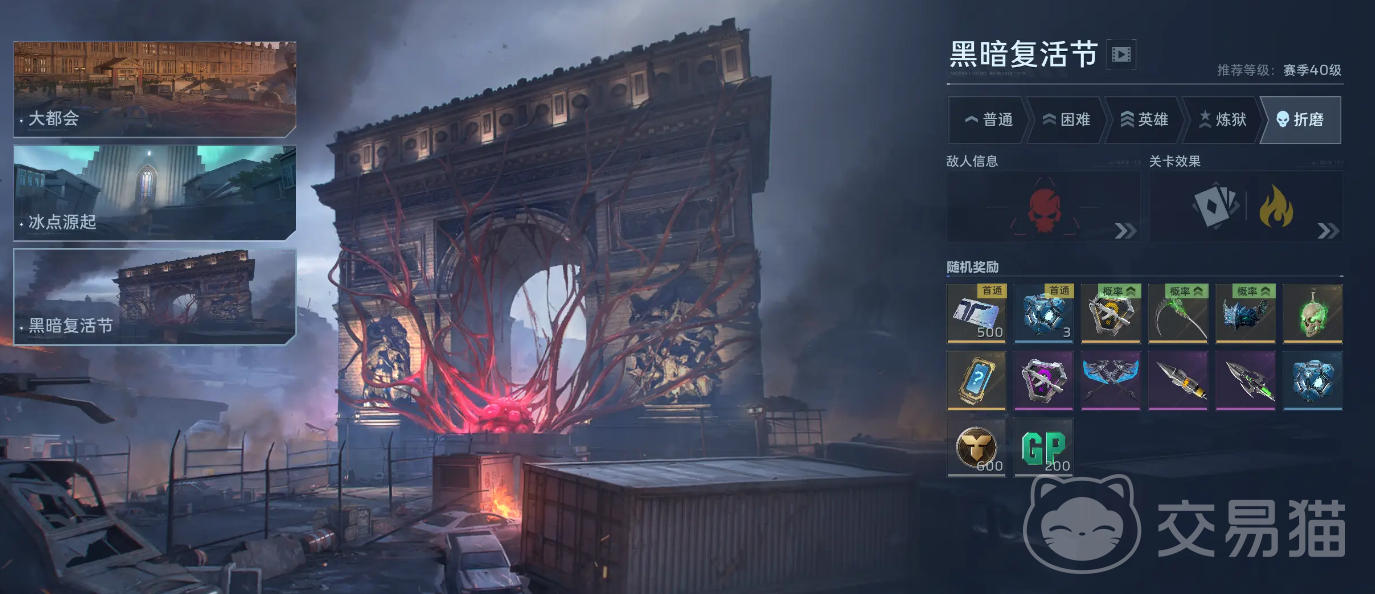The height and width of the screenshot is (594, 1375).
Task: Select the 折磨 difficulty tab
Action: coord(1300,120)
